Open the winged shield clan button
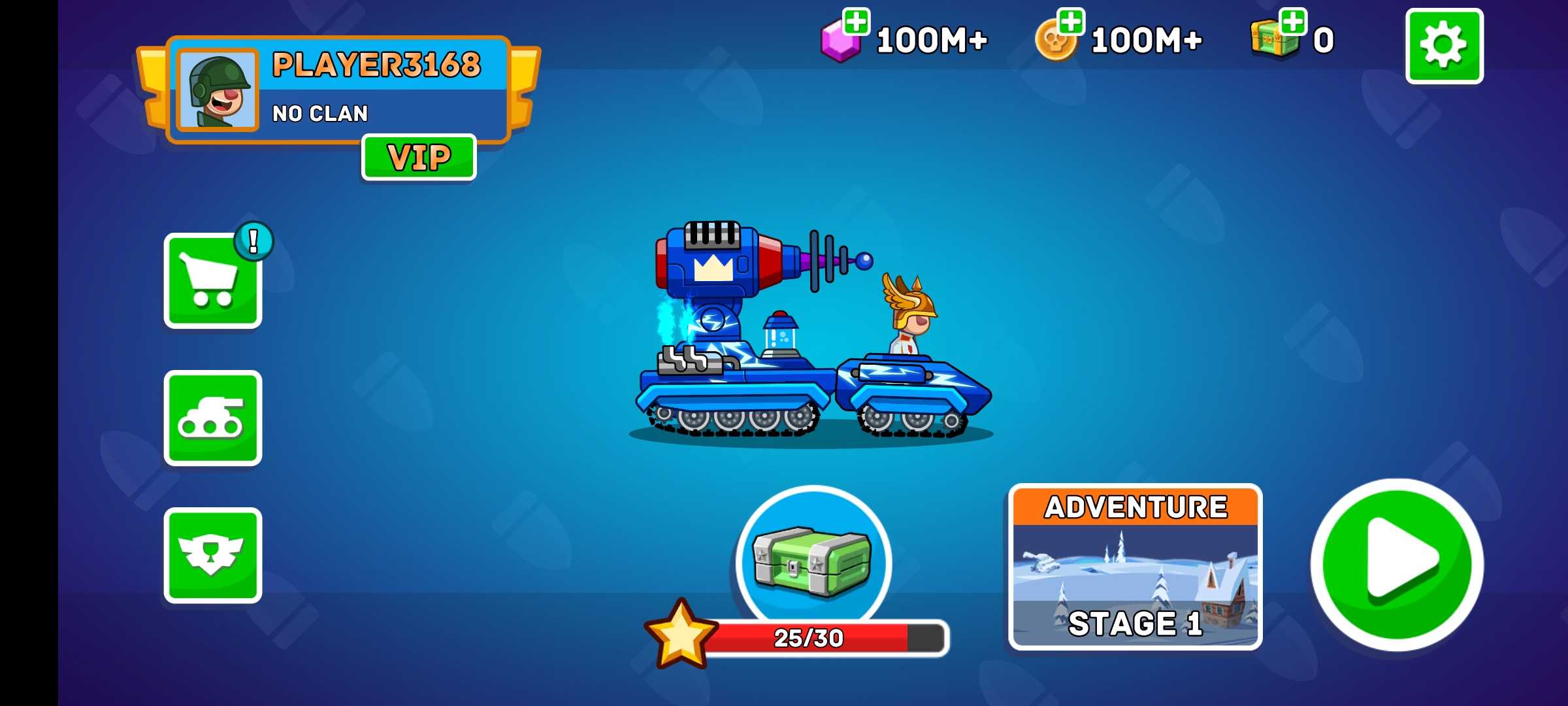The width and height of the screenshot is (1568, 706). [x=212, y=555]
